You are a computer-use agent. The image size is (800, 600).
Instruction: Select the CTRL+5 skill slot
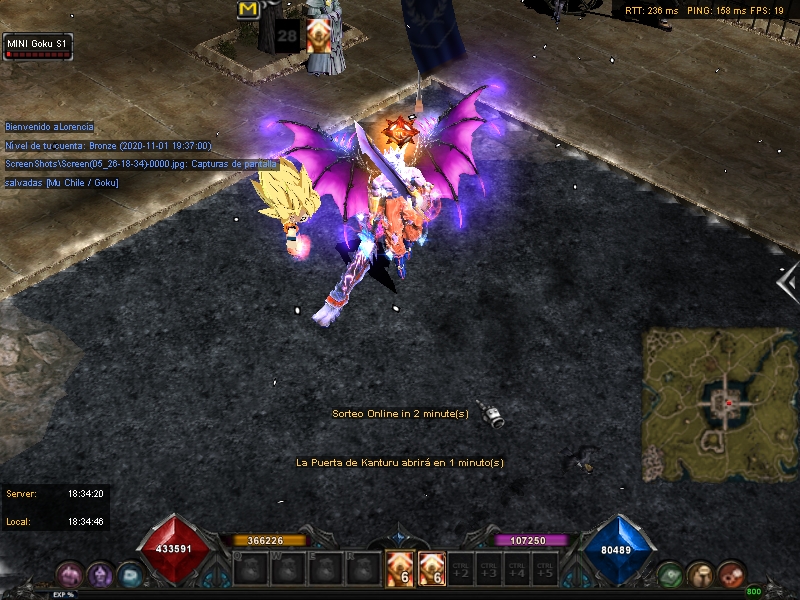click(544, 569)
